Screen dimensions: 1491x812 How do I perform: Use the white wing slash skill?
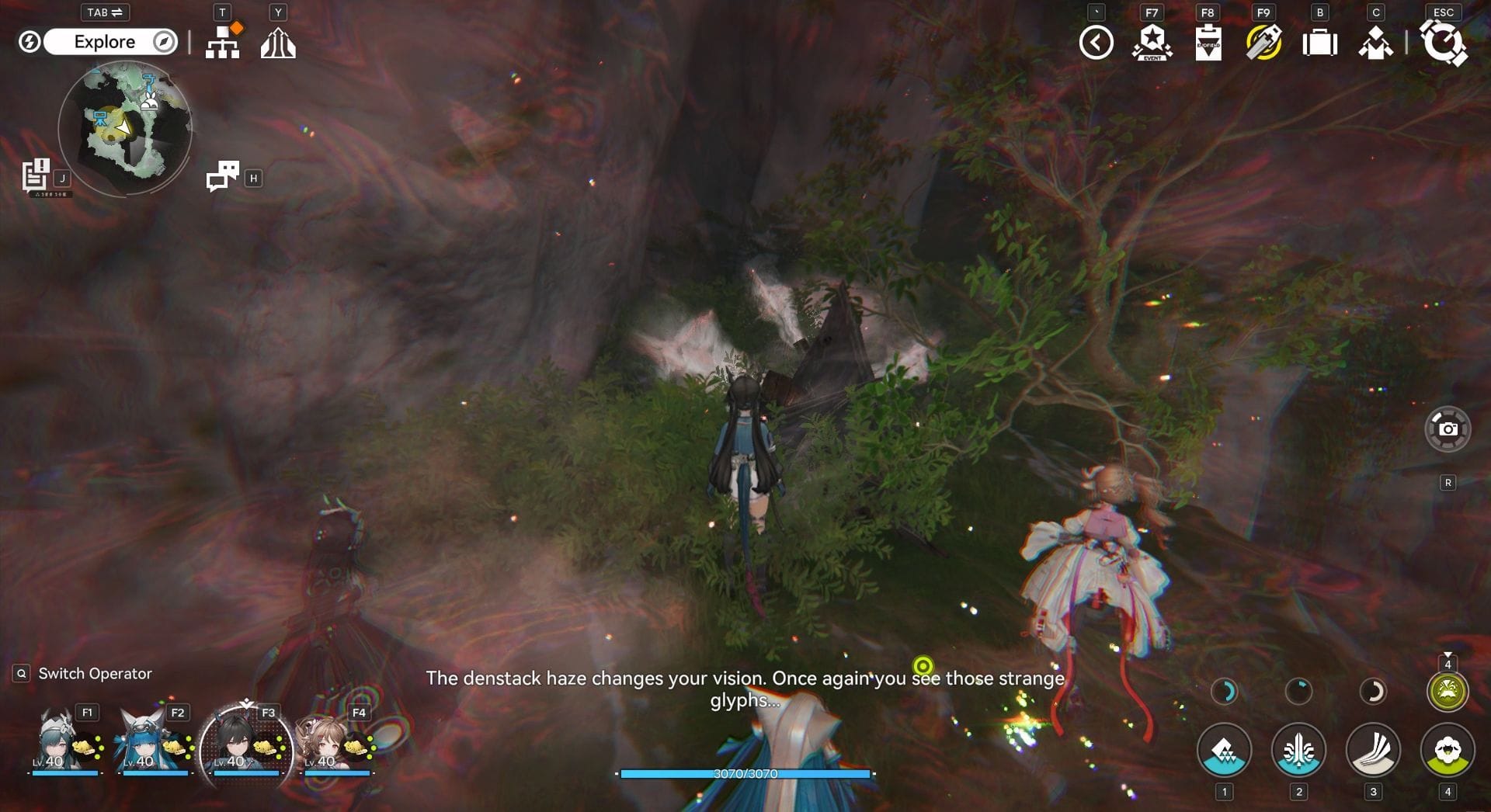(1373, 750)
